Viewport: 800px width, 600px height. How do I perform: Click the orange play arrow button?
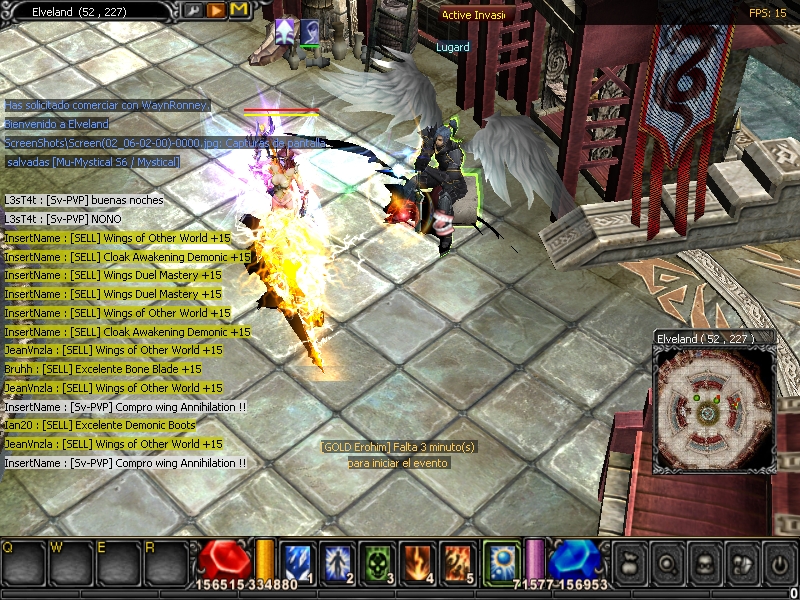pyautogui.click(x=215, y=10)
